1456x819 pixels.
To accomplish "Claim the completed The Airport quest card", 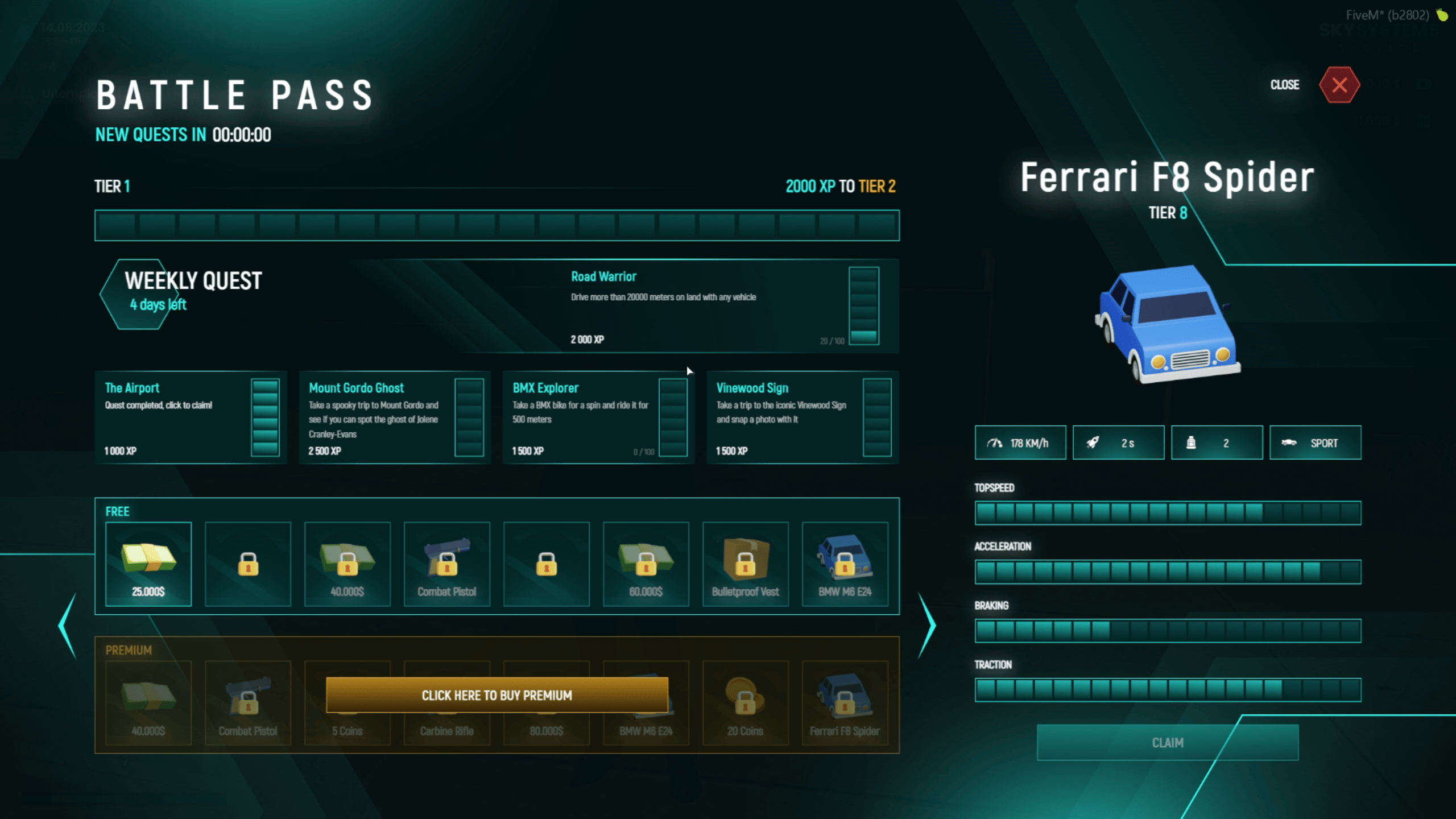I will (191, 419).
